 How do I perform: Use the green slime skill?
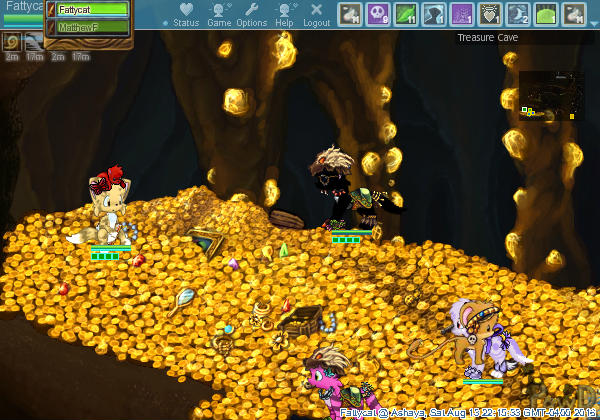tap(546, 14)
